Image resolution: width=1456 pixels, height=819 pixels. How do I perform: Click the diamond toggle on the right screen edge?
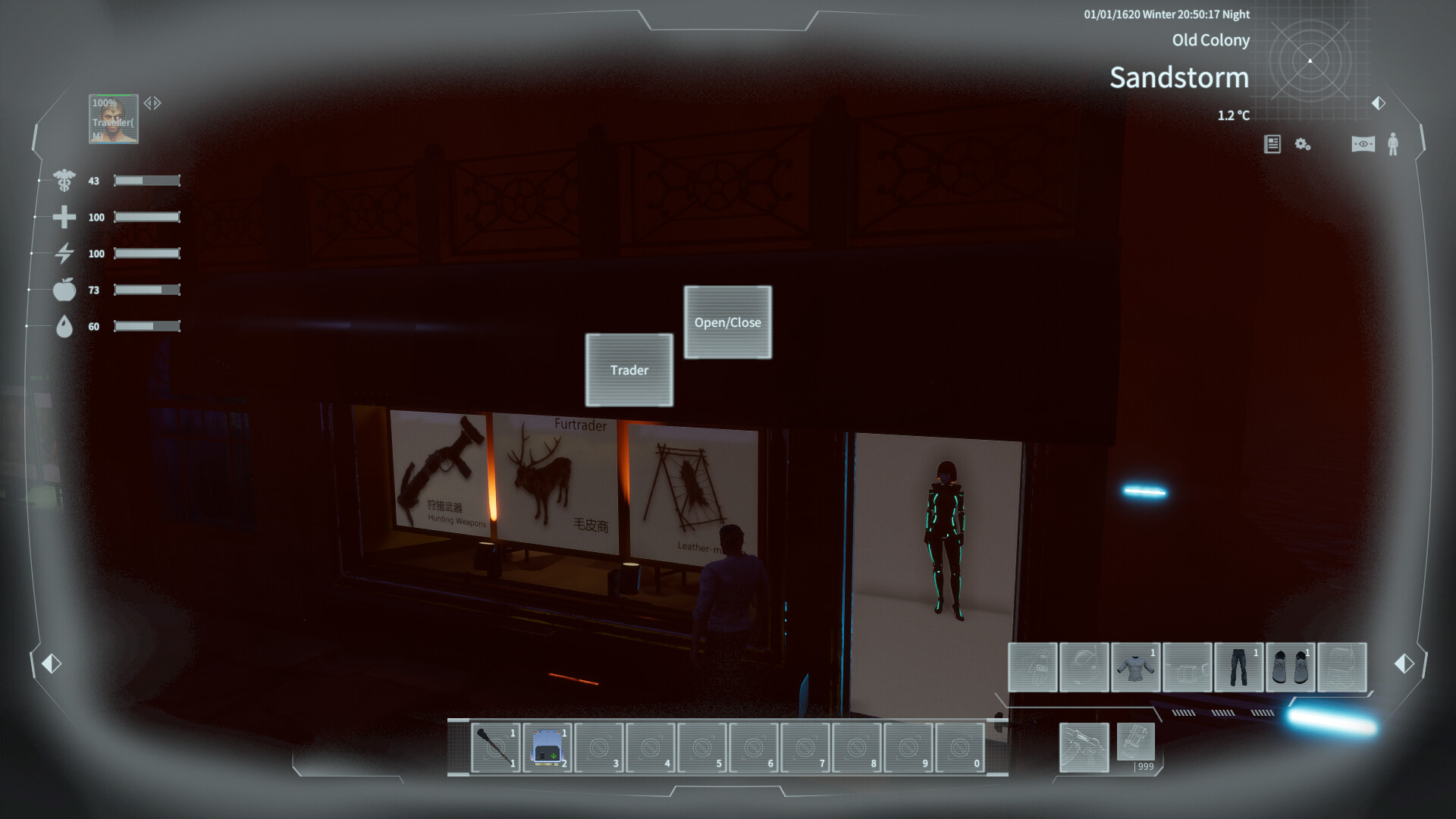click(x=1404, y=662)
